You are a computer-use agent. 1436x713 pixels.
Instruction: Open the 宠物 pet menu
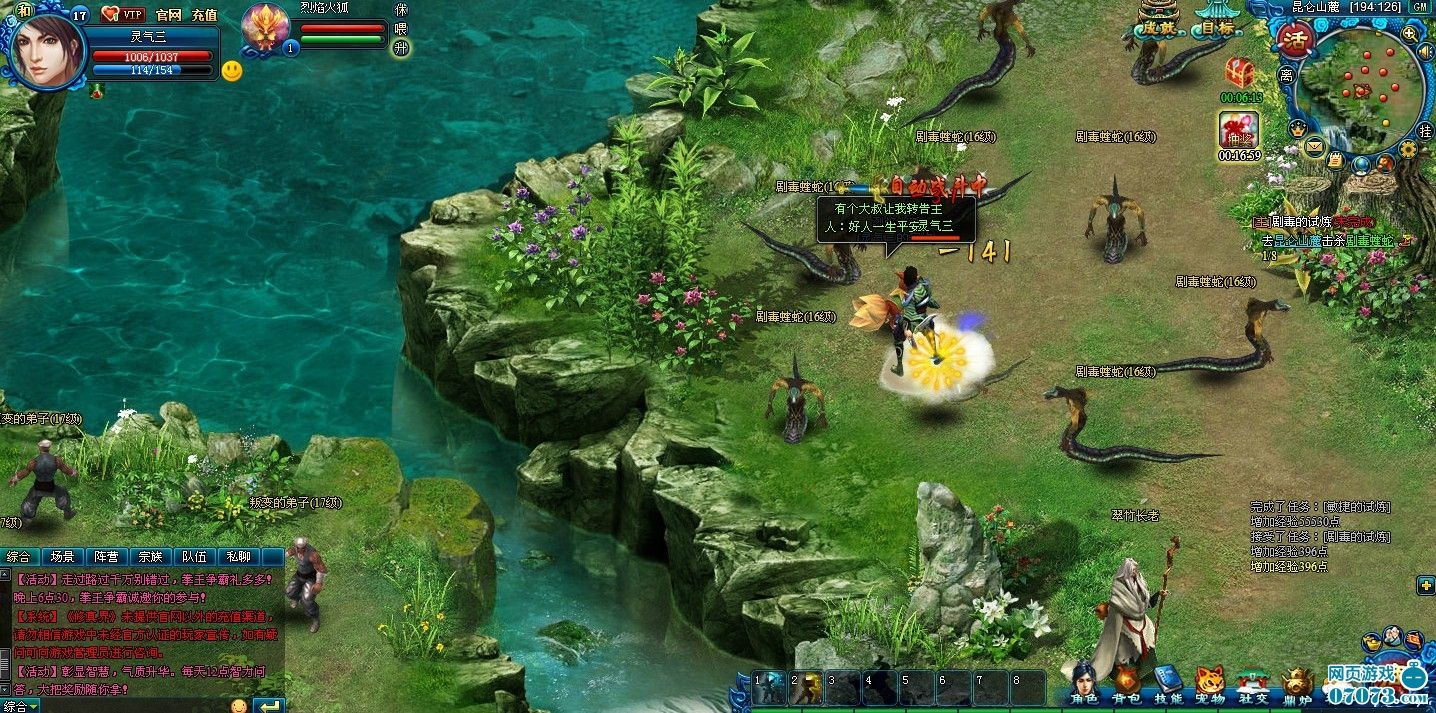tap(1210, 682)
